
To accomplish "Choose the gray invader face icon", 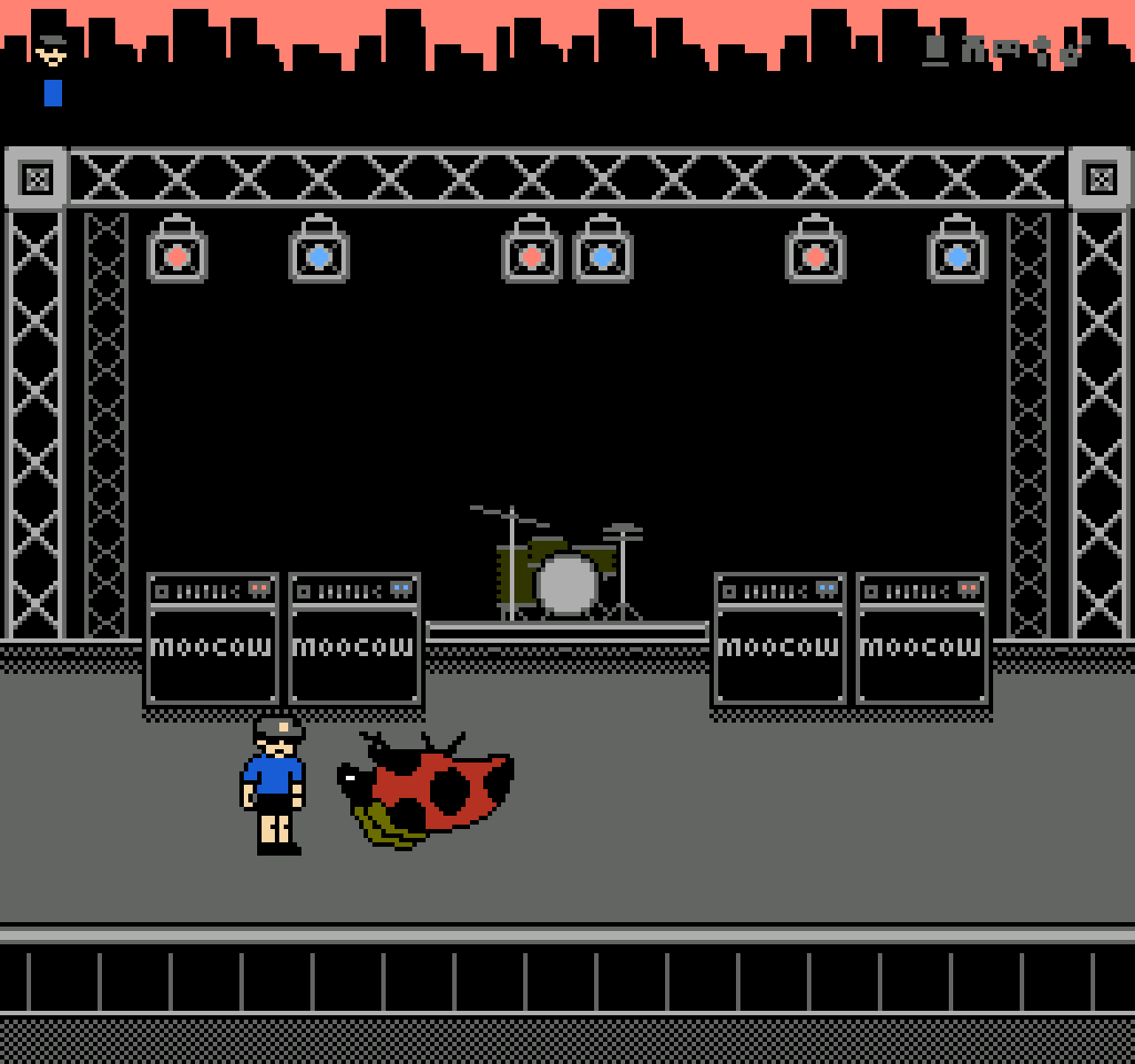I will [x=1007, y=50].
